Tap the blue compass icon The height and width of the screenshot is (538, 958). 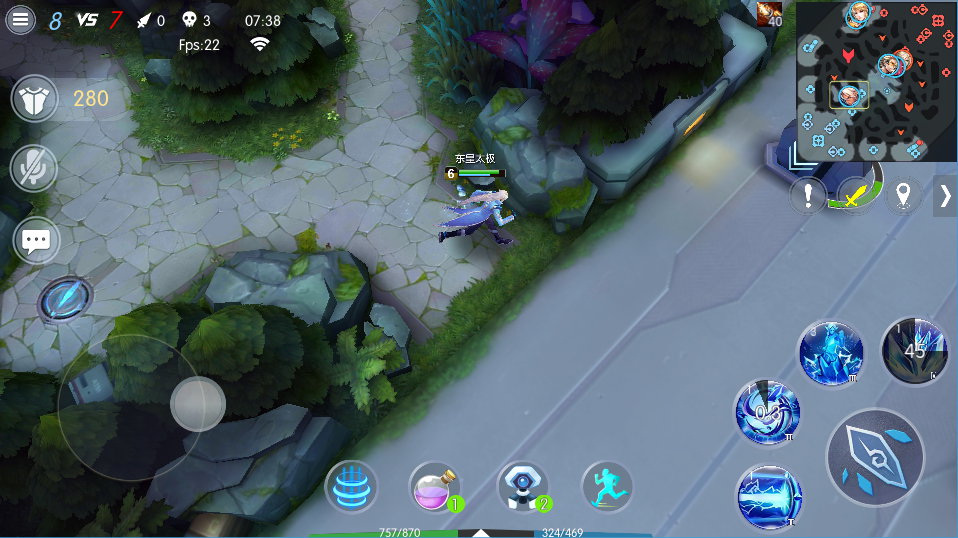(x=65, y=298)
